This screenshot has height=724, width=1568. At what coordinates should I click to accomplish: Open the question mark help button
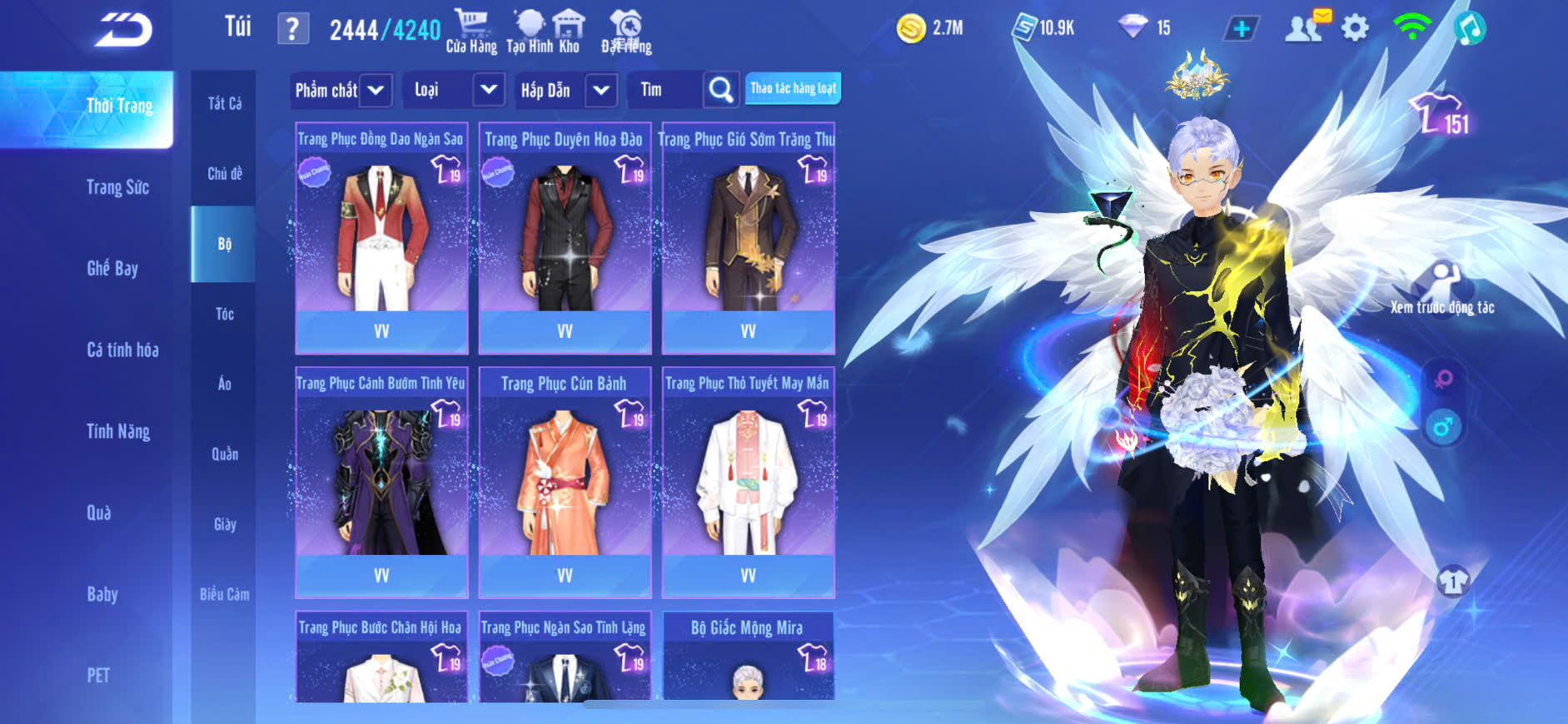[292, 29]
